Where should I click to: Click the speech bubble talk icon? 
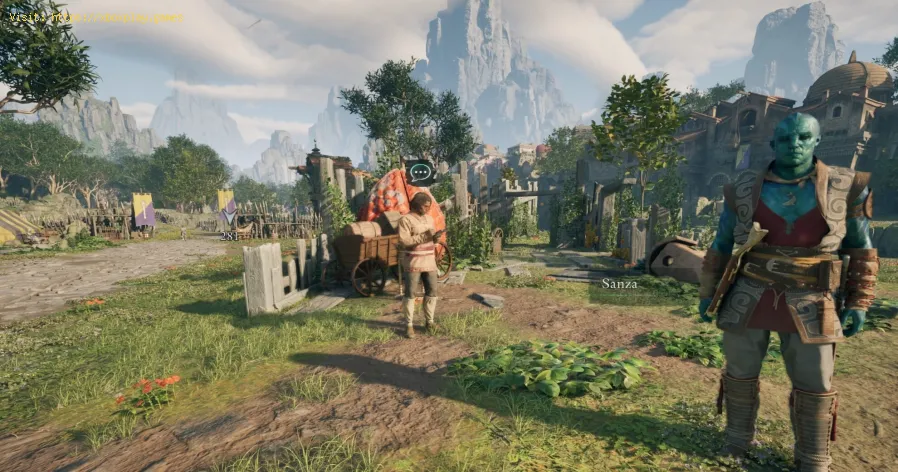420,170
